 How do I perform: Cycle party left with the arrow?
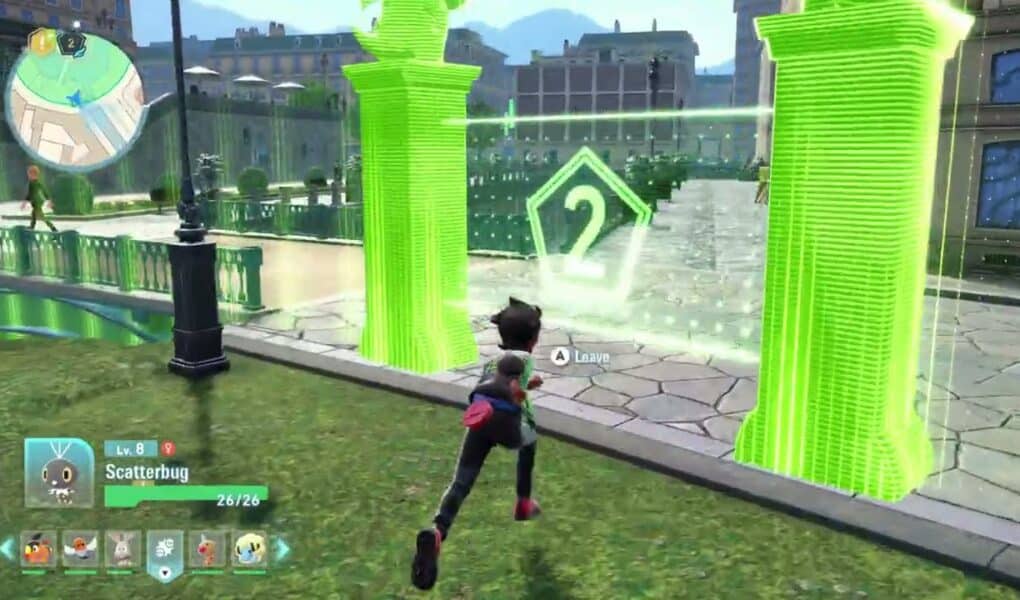click(8, 548)
